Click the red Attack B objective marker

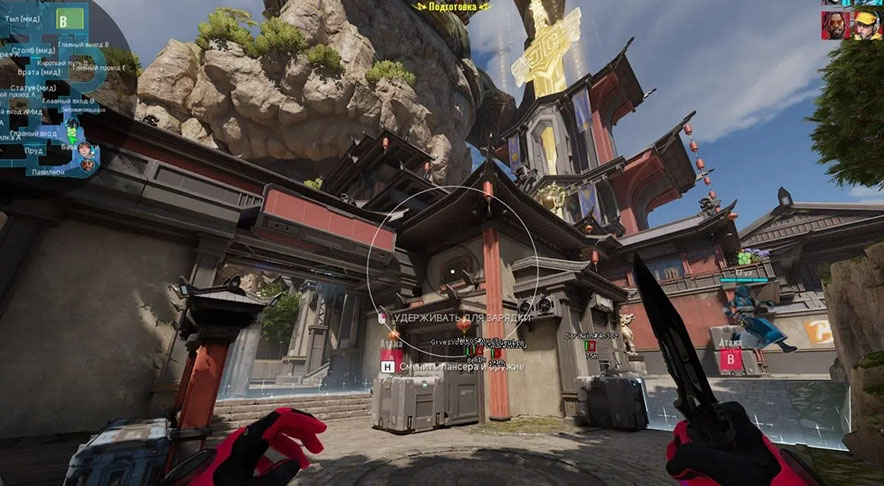[731, 357]
